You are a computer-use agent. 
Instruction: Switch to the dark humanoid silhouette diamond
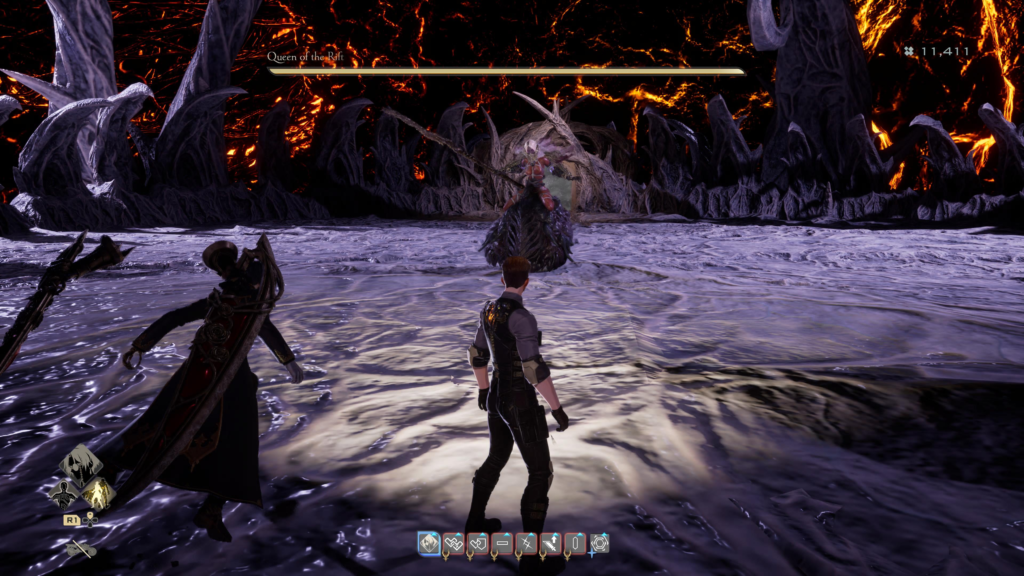[62, 493]
